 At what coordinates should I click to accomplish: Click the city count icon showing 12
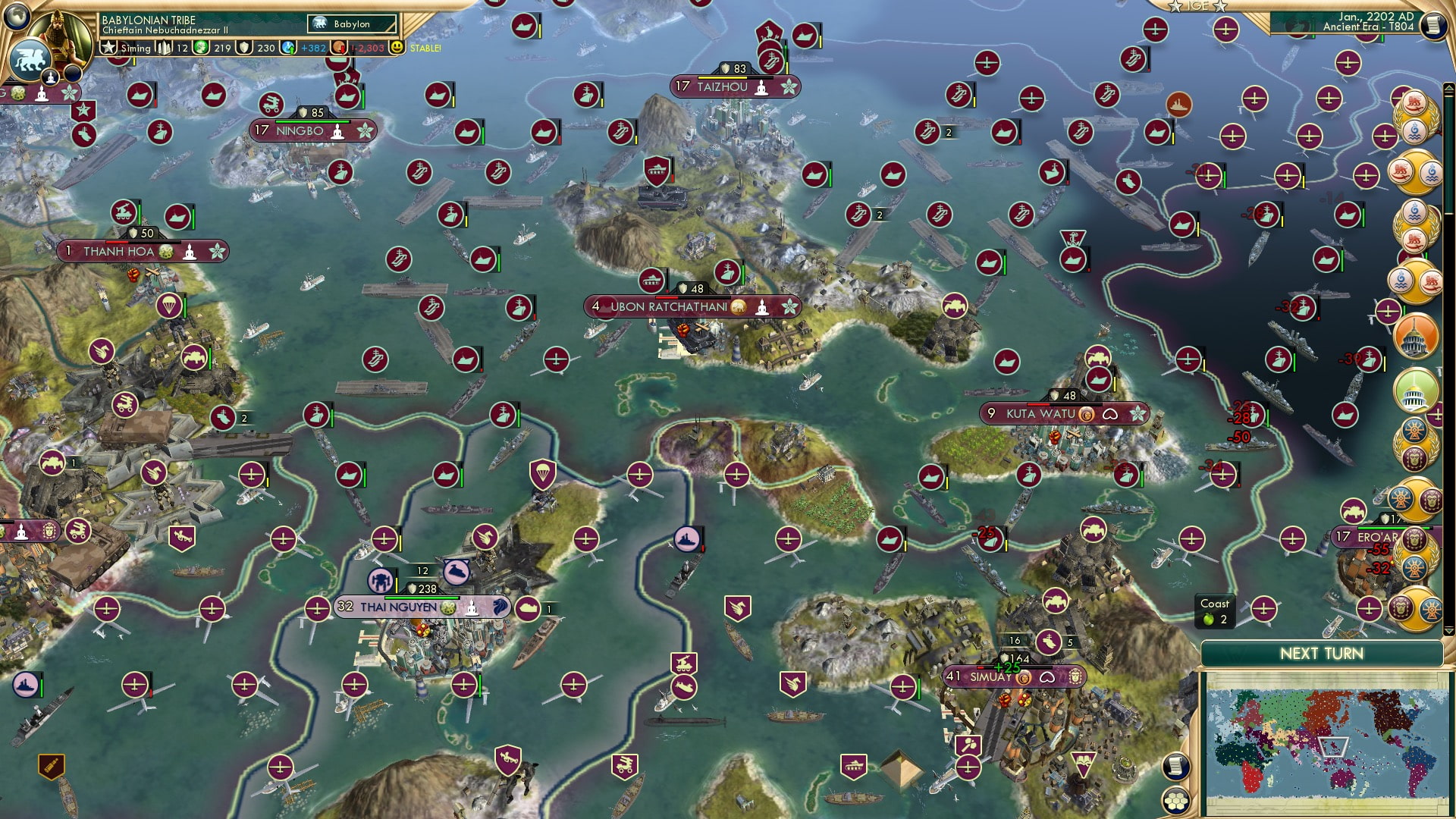click(x=165, y=49)
